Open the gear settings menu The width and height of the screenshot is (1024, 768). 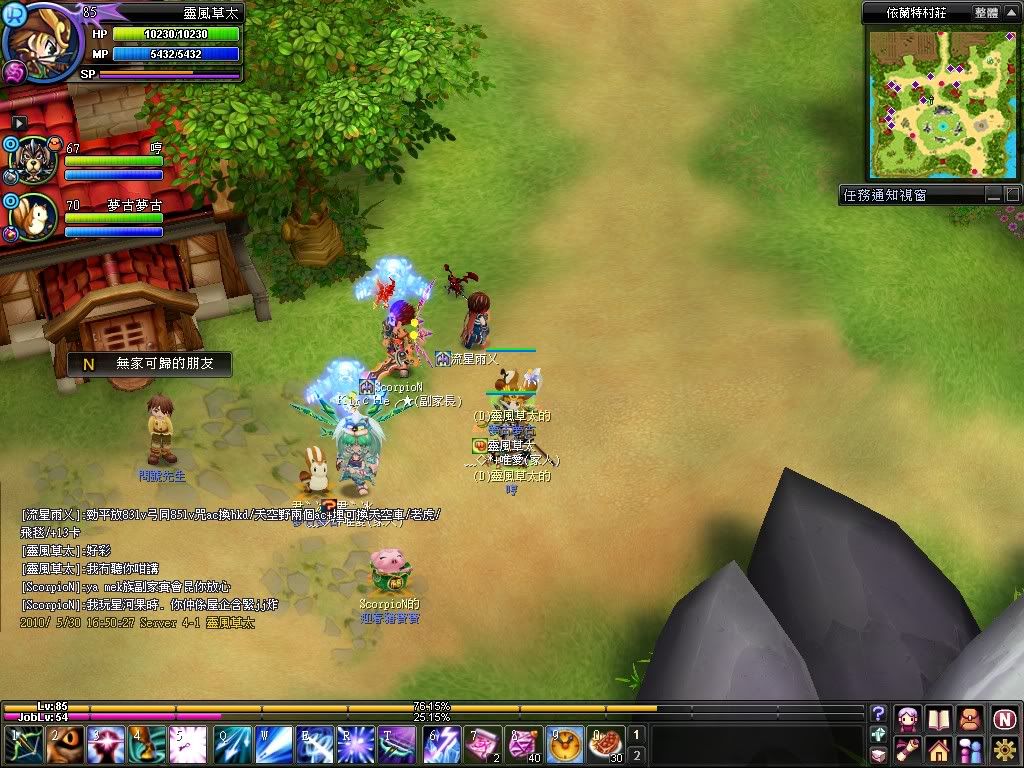pyautogui.click(x=1004, y=750)
